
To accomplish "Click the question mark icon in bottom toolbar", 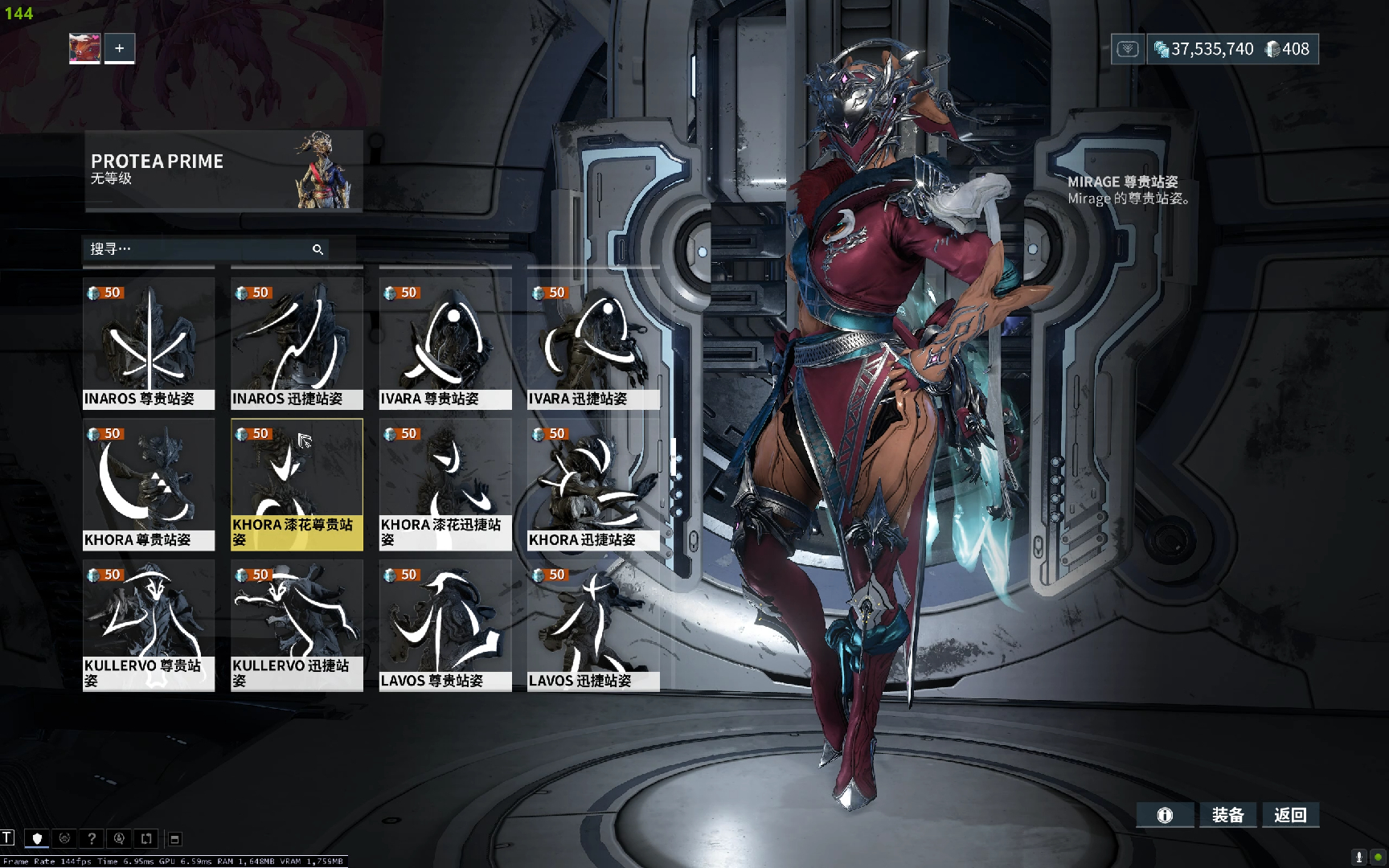I will 92,838.
